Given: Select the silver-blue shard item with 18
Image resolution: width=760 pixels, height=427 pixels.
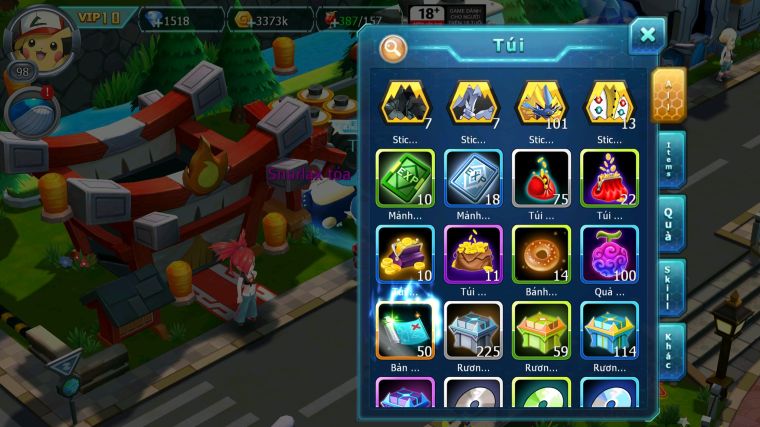Looking at the screenshot, I should pos(472,179).
